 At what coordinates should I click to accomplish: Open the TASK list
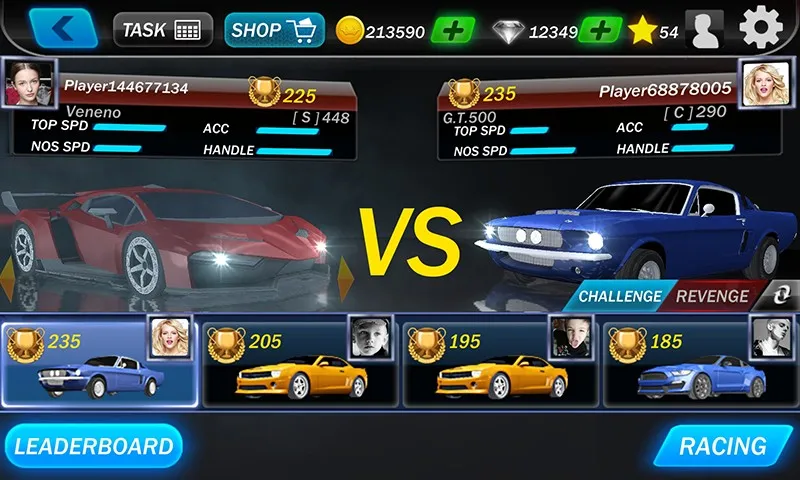click(162, 30)
